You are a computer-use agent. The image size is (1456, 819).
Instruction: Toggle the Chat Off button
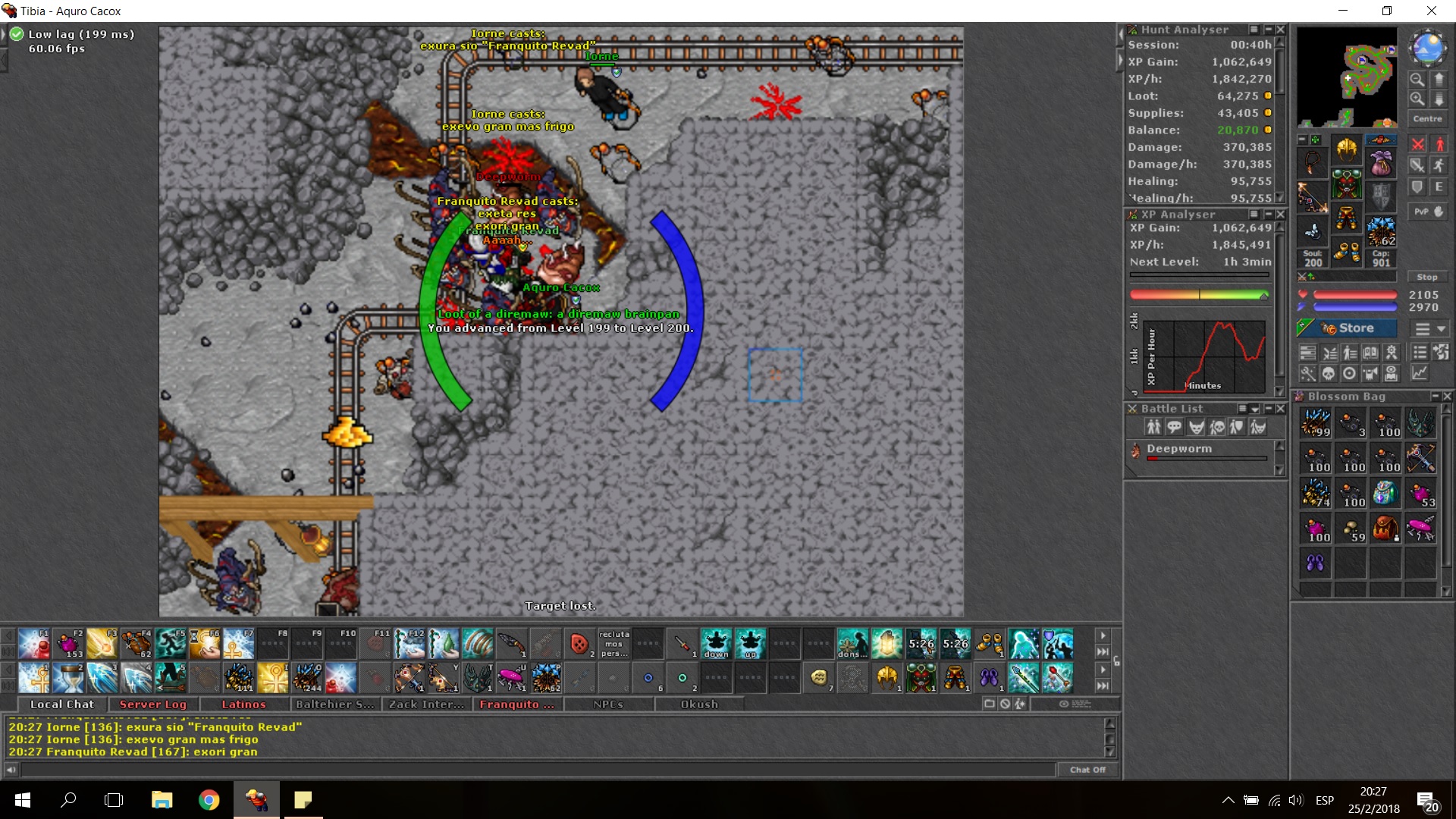[x=1087, y=770]
